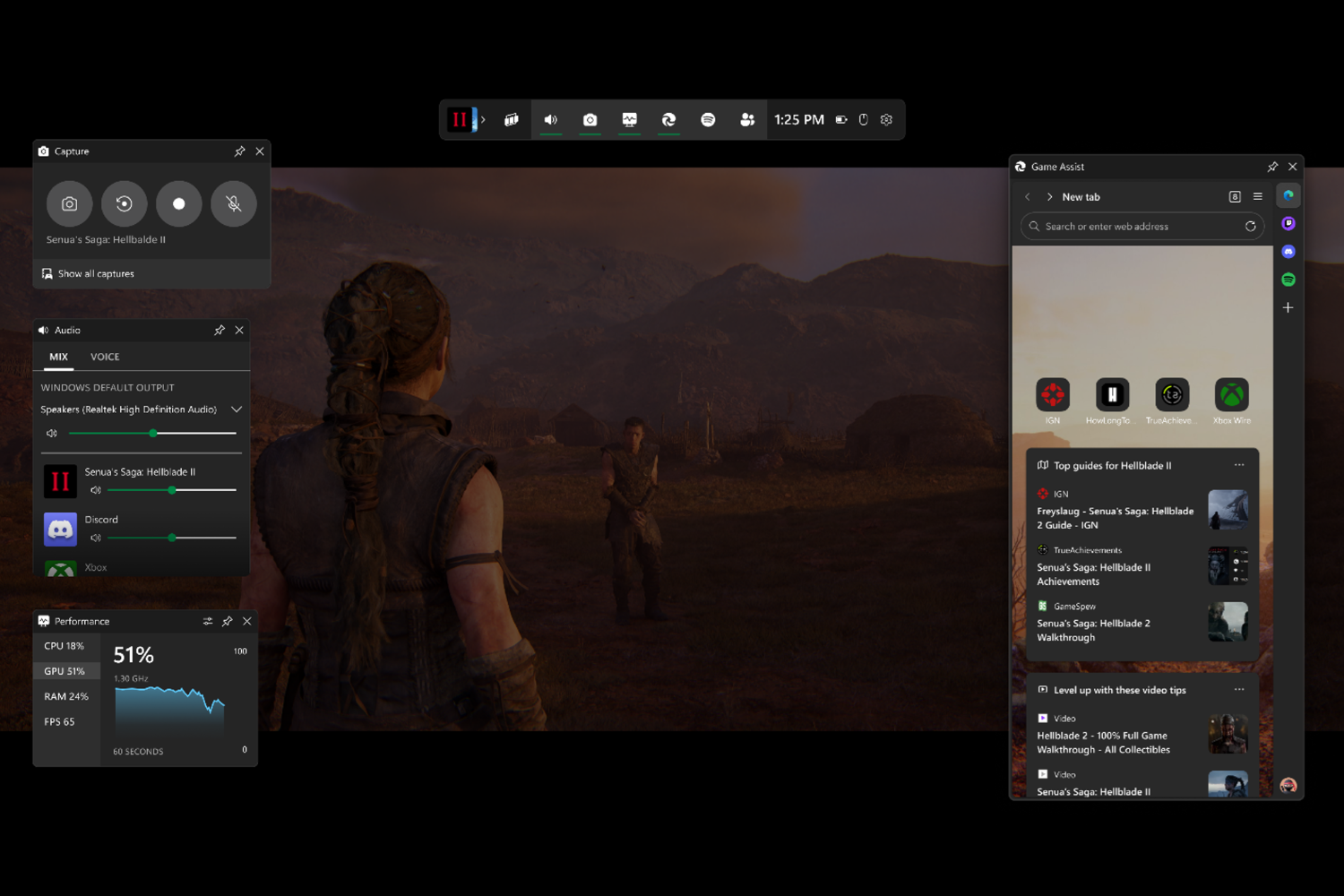This screenshot has width=1344, height=896.
Task: Close the Game Assist widget
Action: click(x=1292, y=167)
